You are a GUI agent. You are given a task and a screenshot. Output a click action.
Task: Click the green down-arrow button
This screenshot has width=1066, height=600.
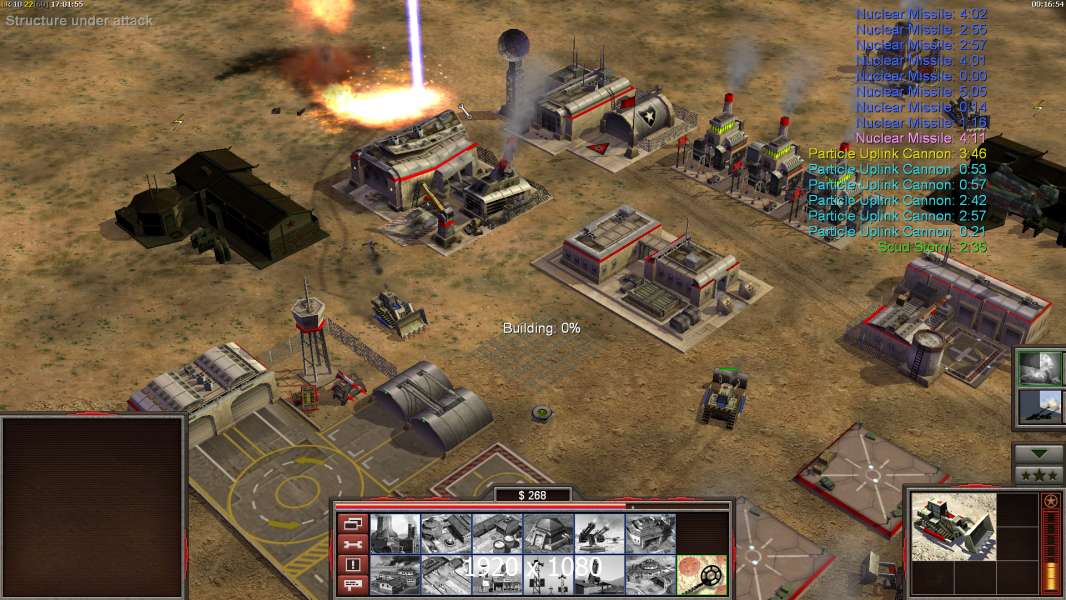point(1039,454)
